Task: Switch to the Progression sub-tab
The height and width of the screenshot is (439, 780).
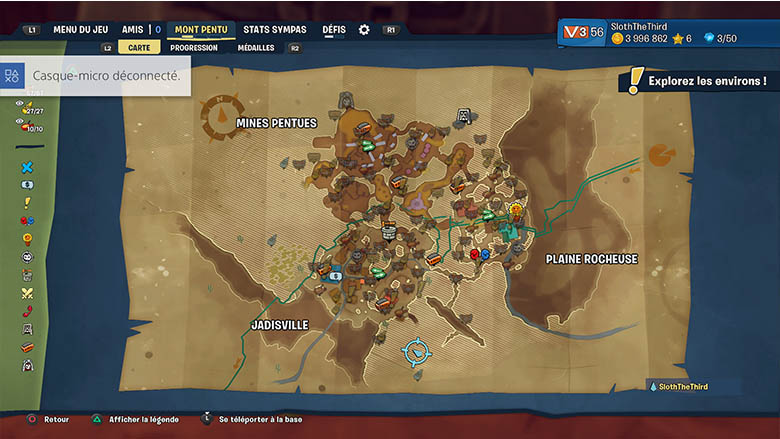Action: click(194, 47)
